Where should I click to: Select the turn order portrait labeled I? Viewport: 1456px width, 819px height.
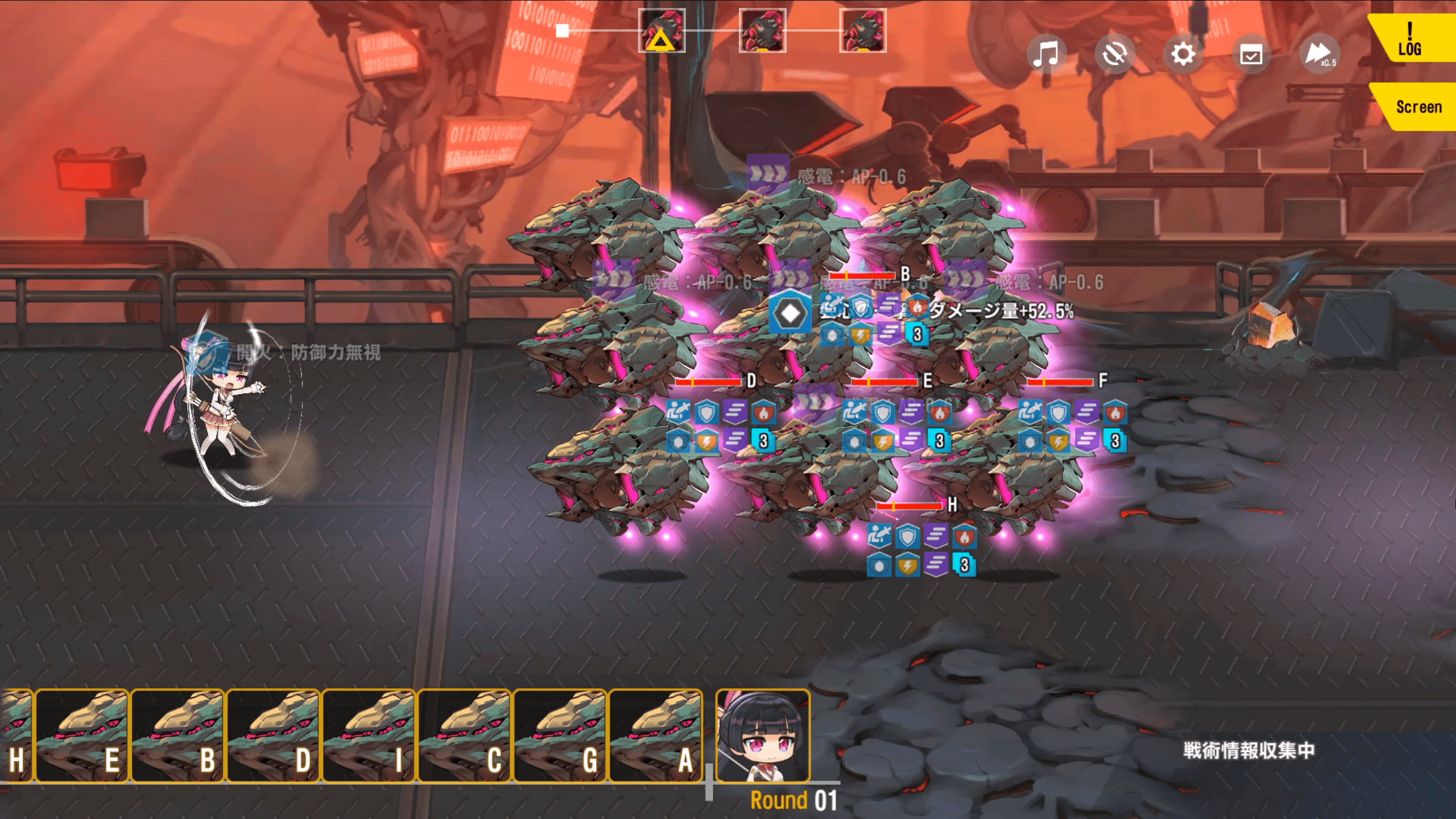click(x=369, y=736)
